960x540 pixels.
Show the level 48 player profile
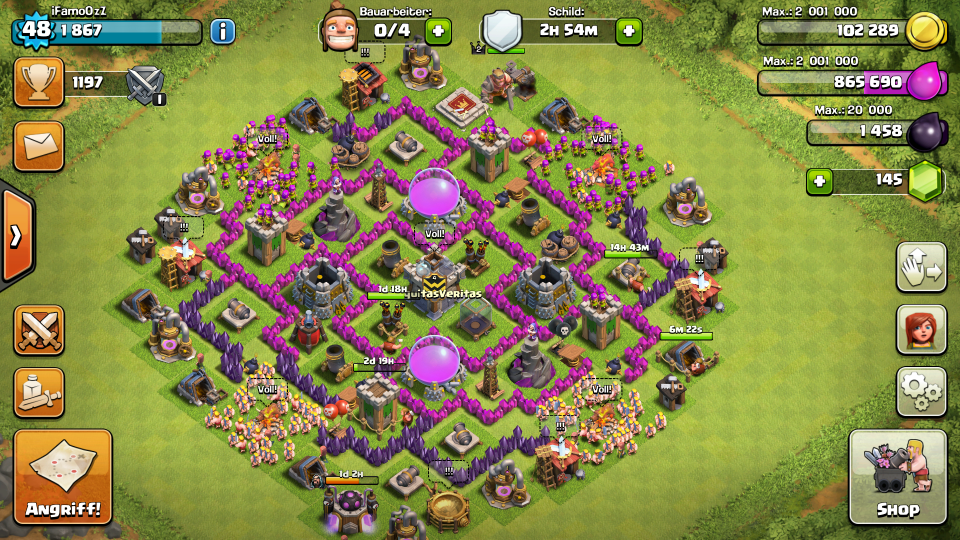pos(36,30)
